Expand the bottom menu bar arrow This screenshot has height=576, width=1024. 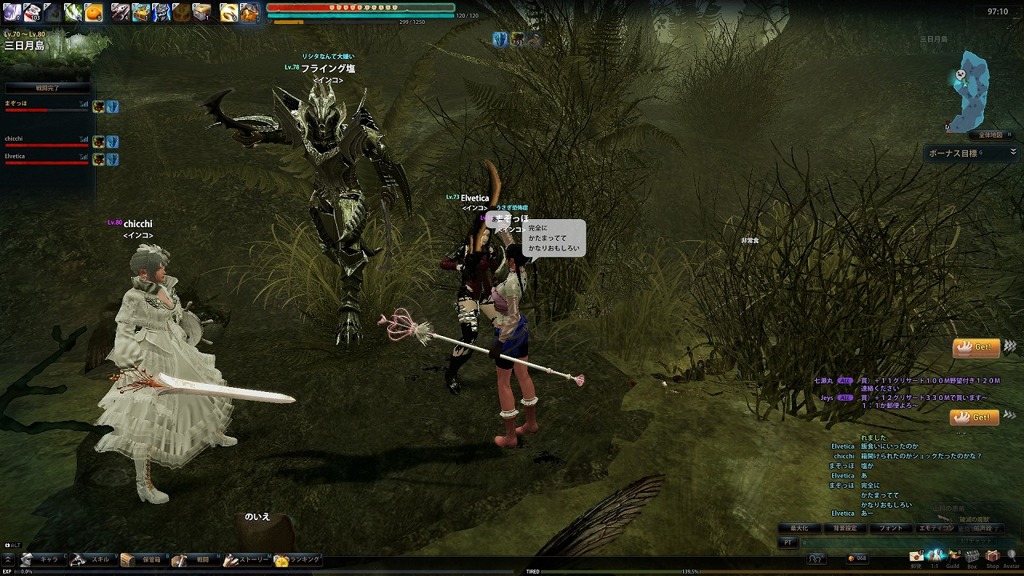tap(8, 560)
